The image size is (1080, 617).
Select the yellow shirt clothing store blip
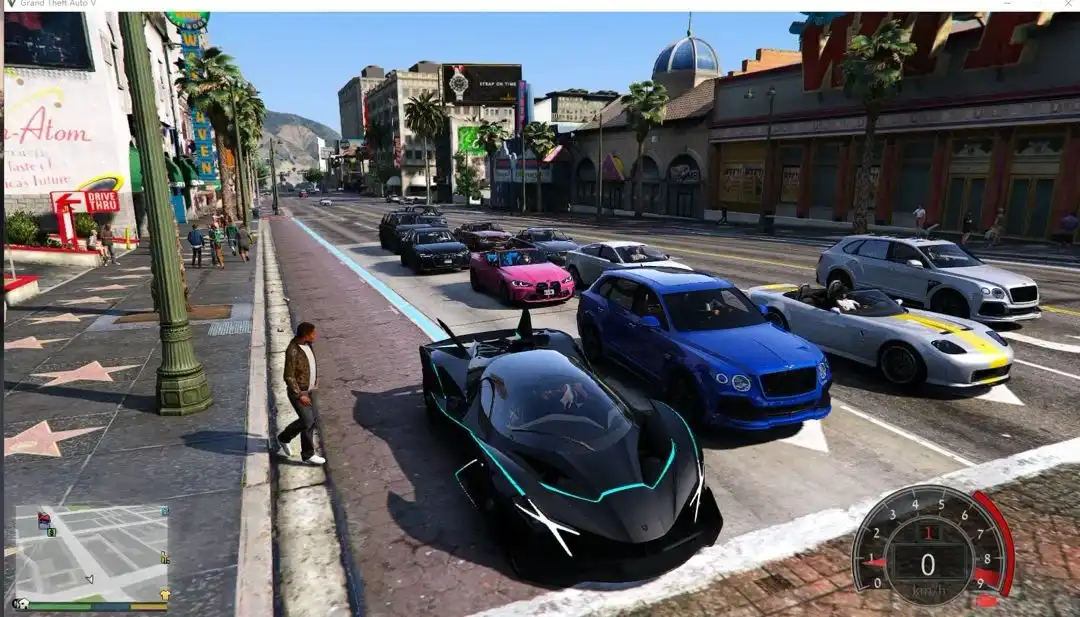(165, 595)
